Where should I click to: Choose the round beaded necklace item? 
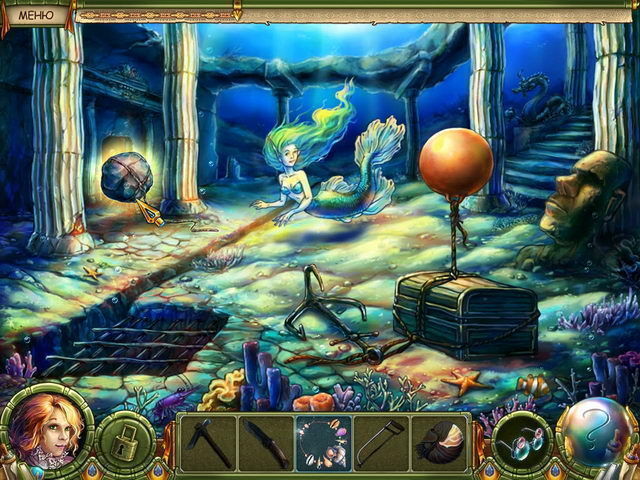(323, 441)
